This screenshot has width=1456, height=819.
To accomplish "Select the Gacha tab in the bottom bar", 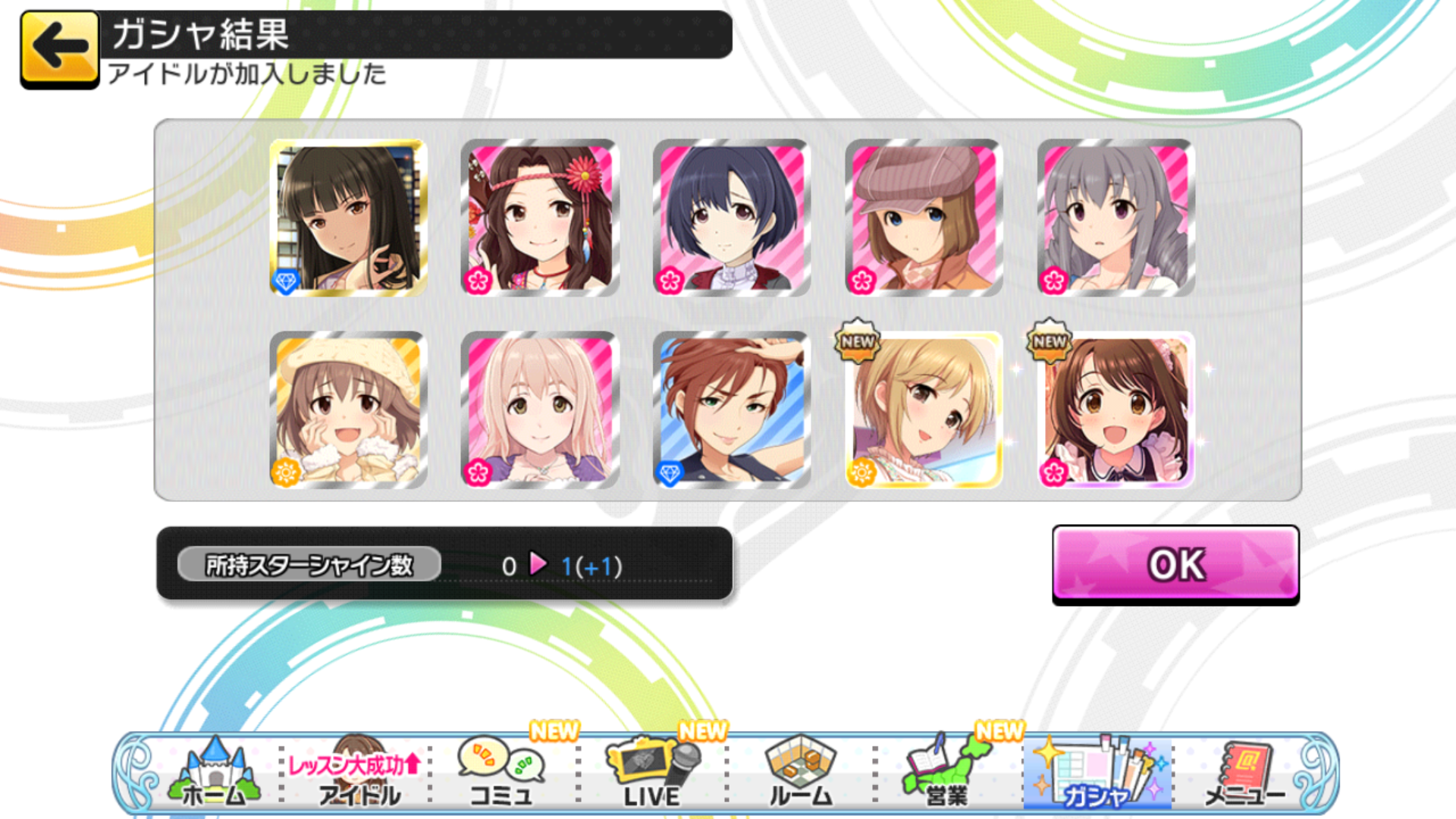I will 1097,773.
